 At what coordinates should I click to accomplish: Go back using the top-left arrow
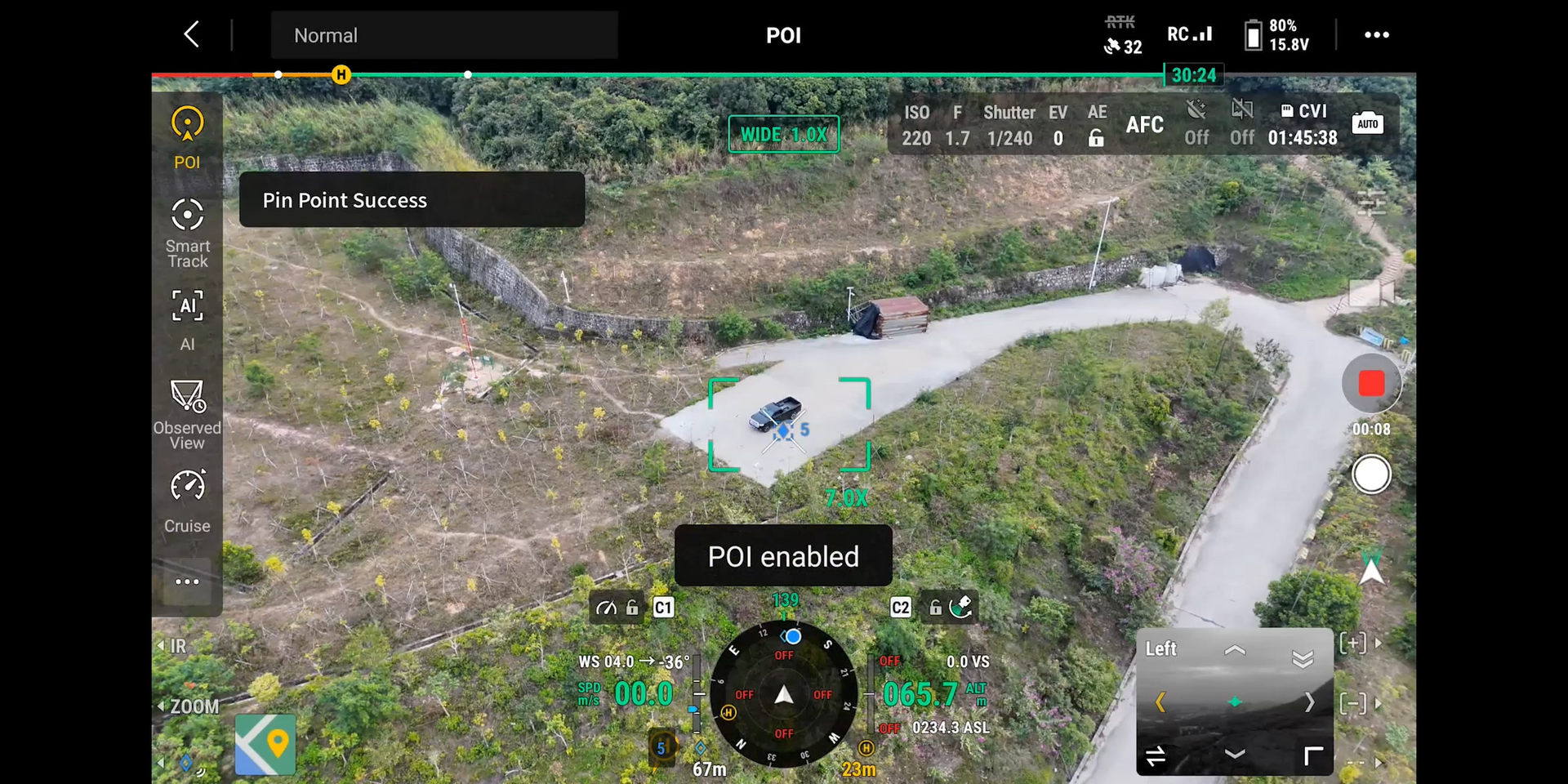(192, 35)
